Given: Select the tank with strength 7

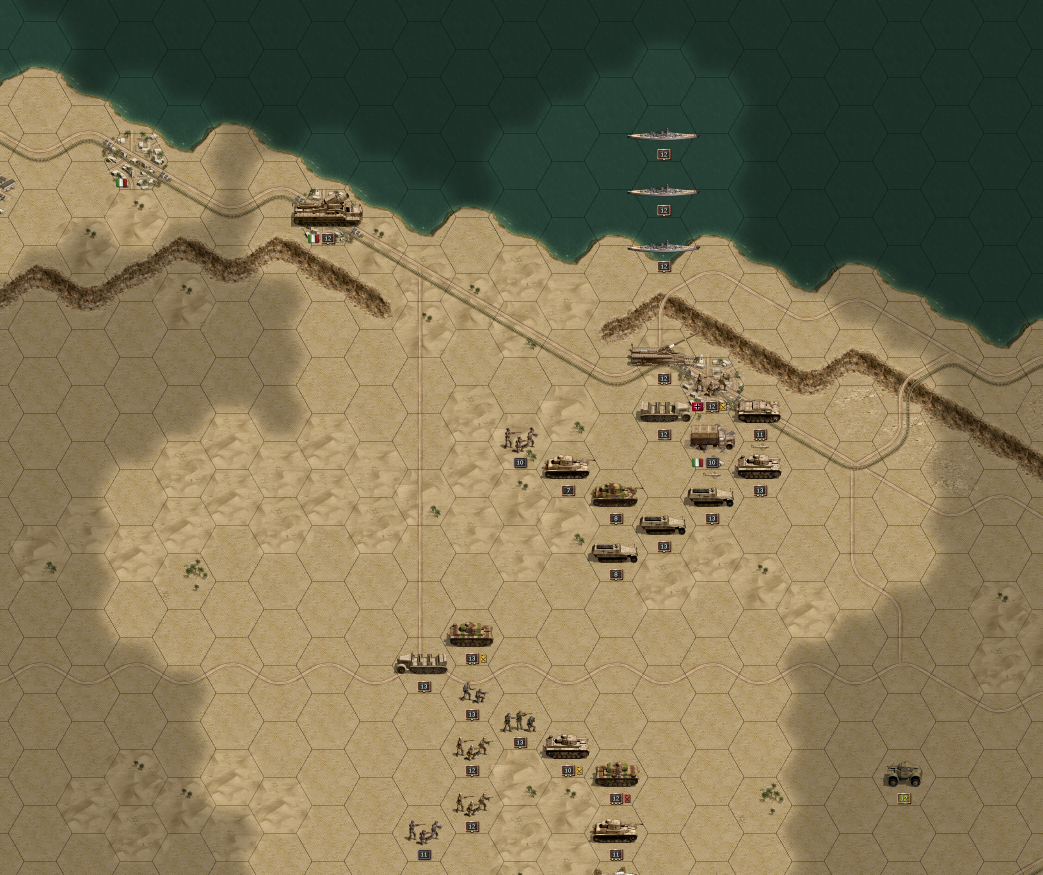Looking at the screenshot, I should [568, 466].
